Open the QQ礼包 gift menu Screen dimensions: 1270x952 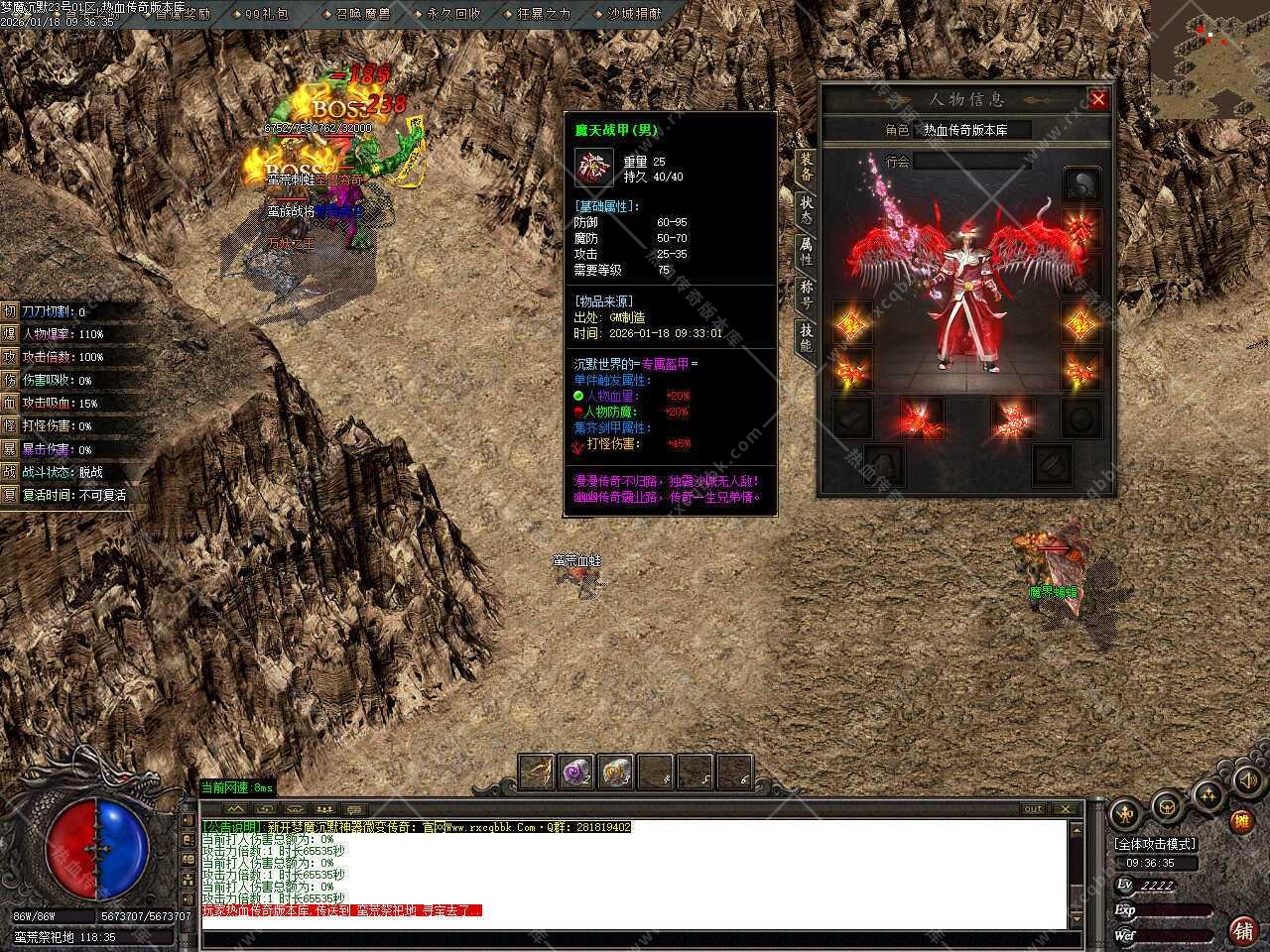266,14
